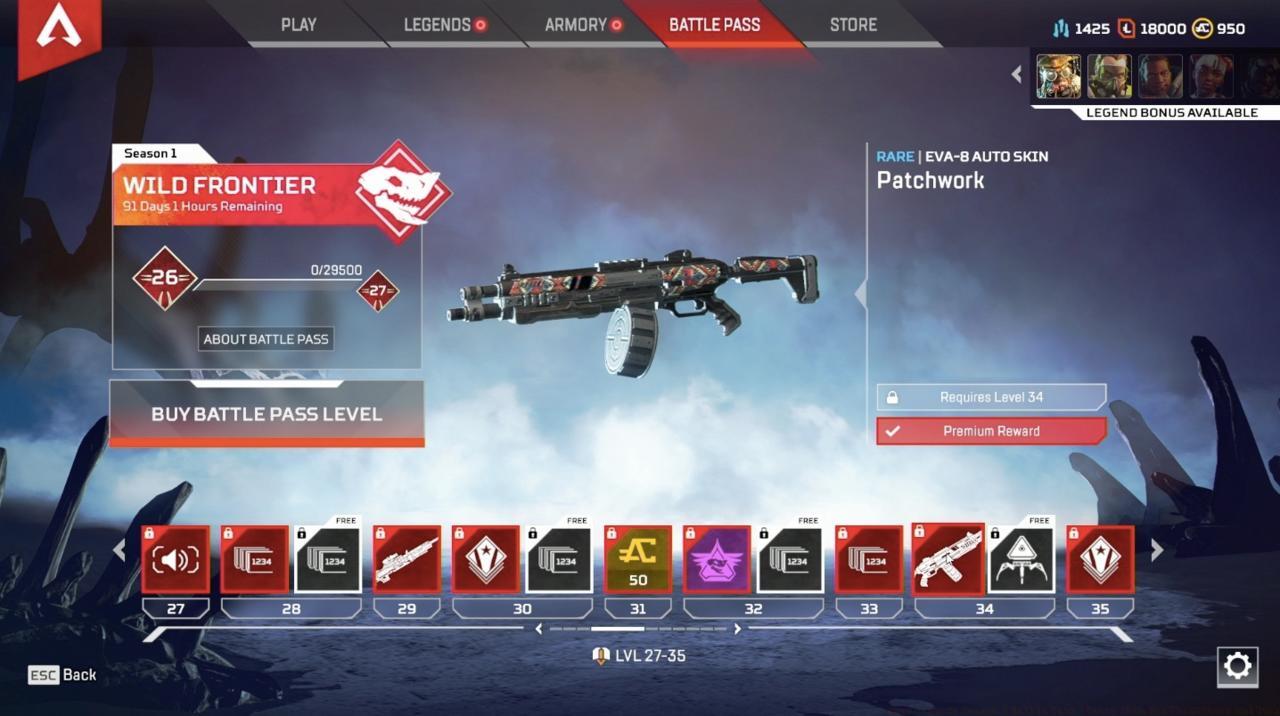Select the level 27 voice line reward
Screen dimensions: 1280x716
176,559
